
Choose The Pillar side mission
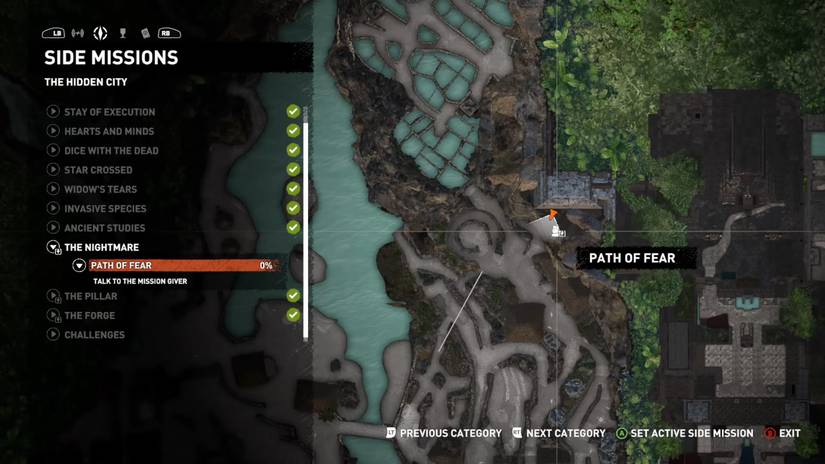(90, 296)
